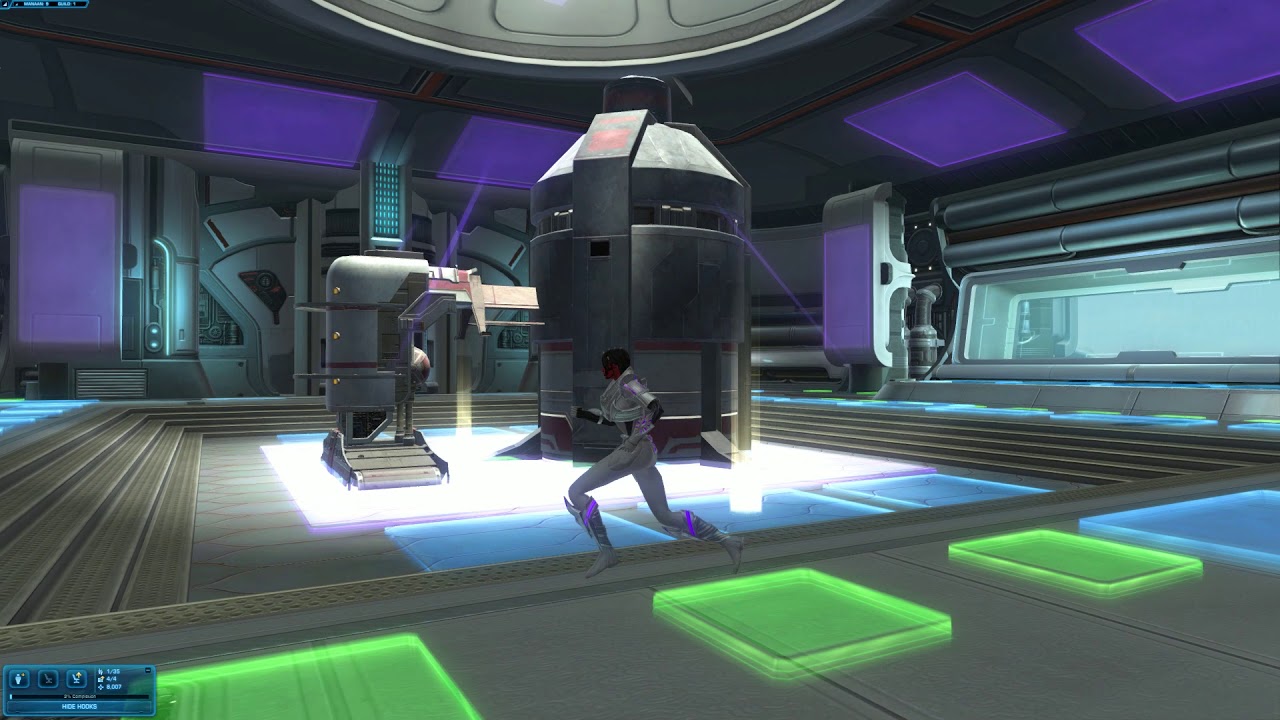Minimize the decoration panel
The height and width of the screenshot is (720, 1280).
[148, 670]
